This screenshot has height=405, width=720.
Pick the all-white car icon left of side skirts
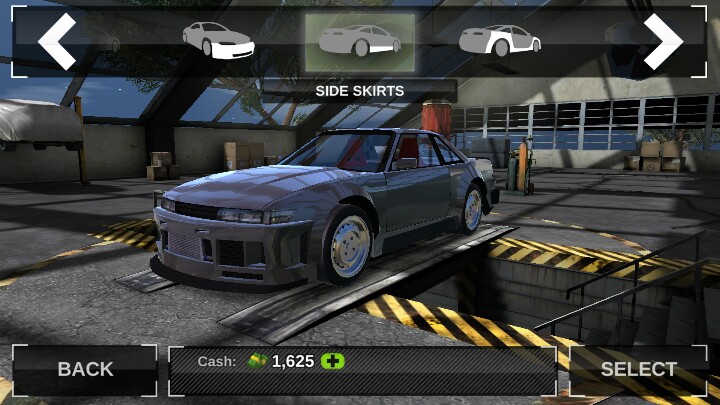pos(218,41)
